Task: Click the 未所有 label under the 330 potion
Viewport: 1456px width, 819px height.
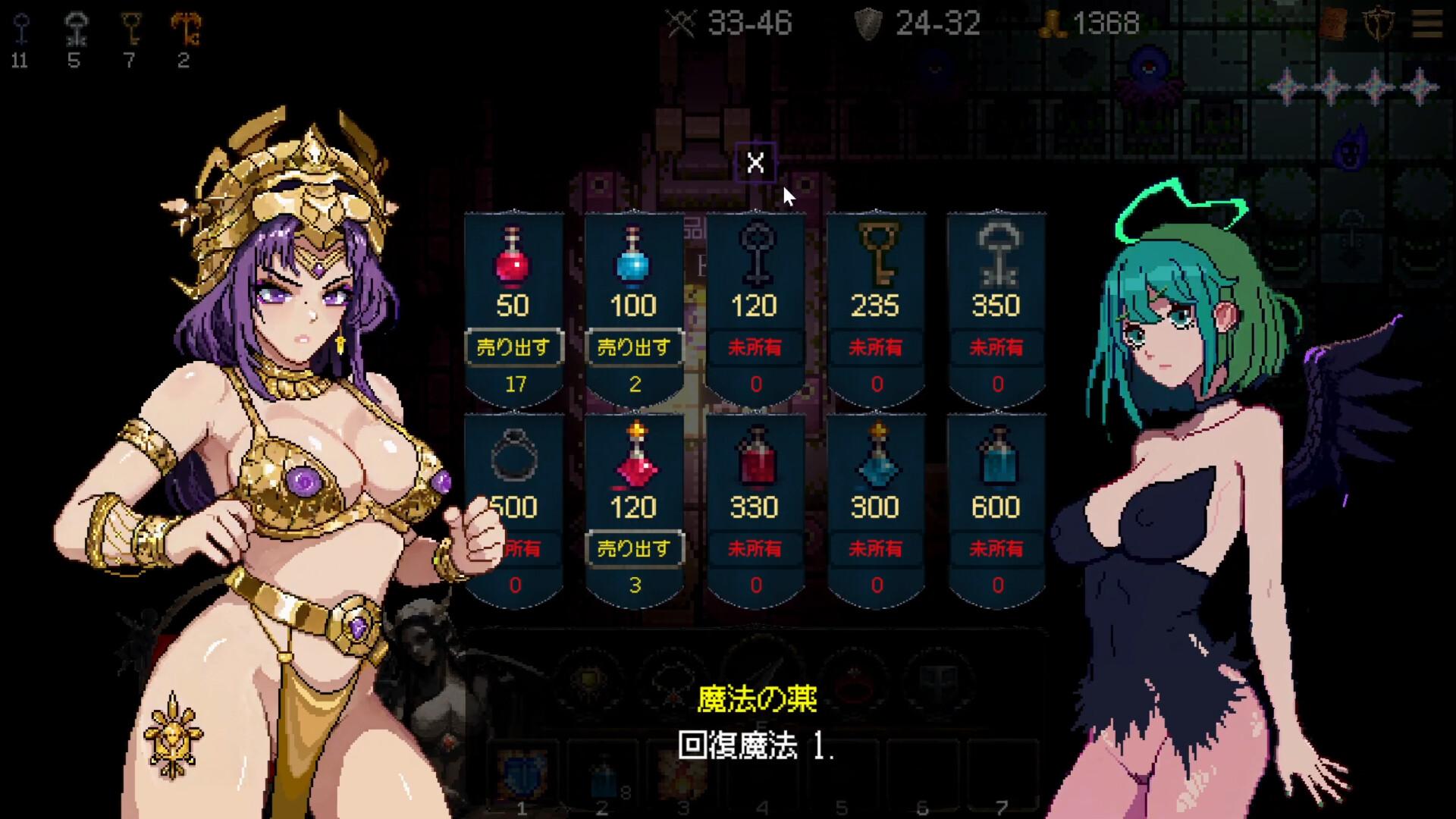Action: 755,548
